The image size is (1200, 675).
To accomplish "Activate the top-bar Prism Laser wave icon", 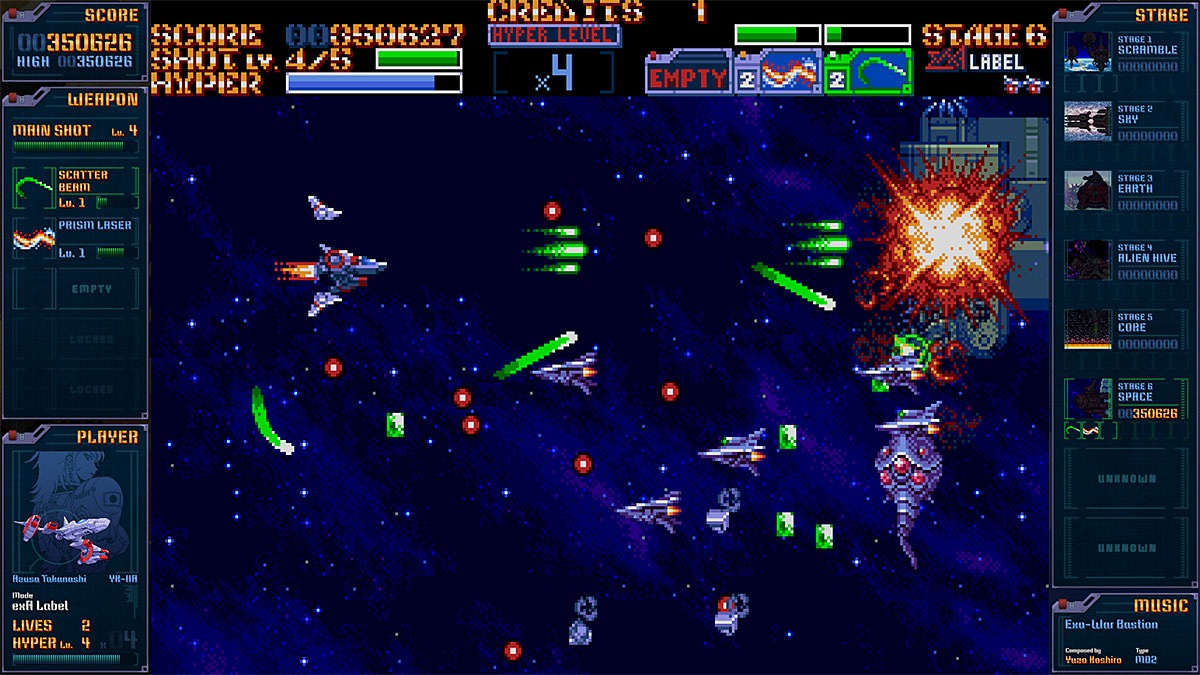I will tap(789, 74).
